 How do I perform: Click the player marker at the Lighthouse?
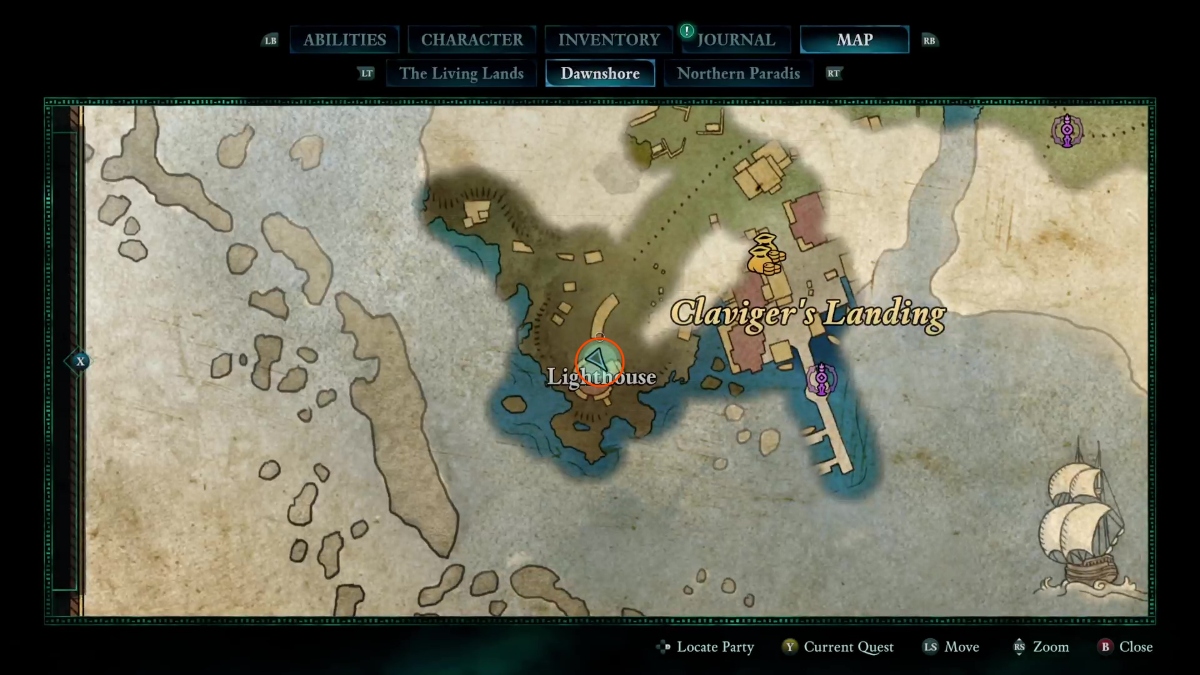599,361
